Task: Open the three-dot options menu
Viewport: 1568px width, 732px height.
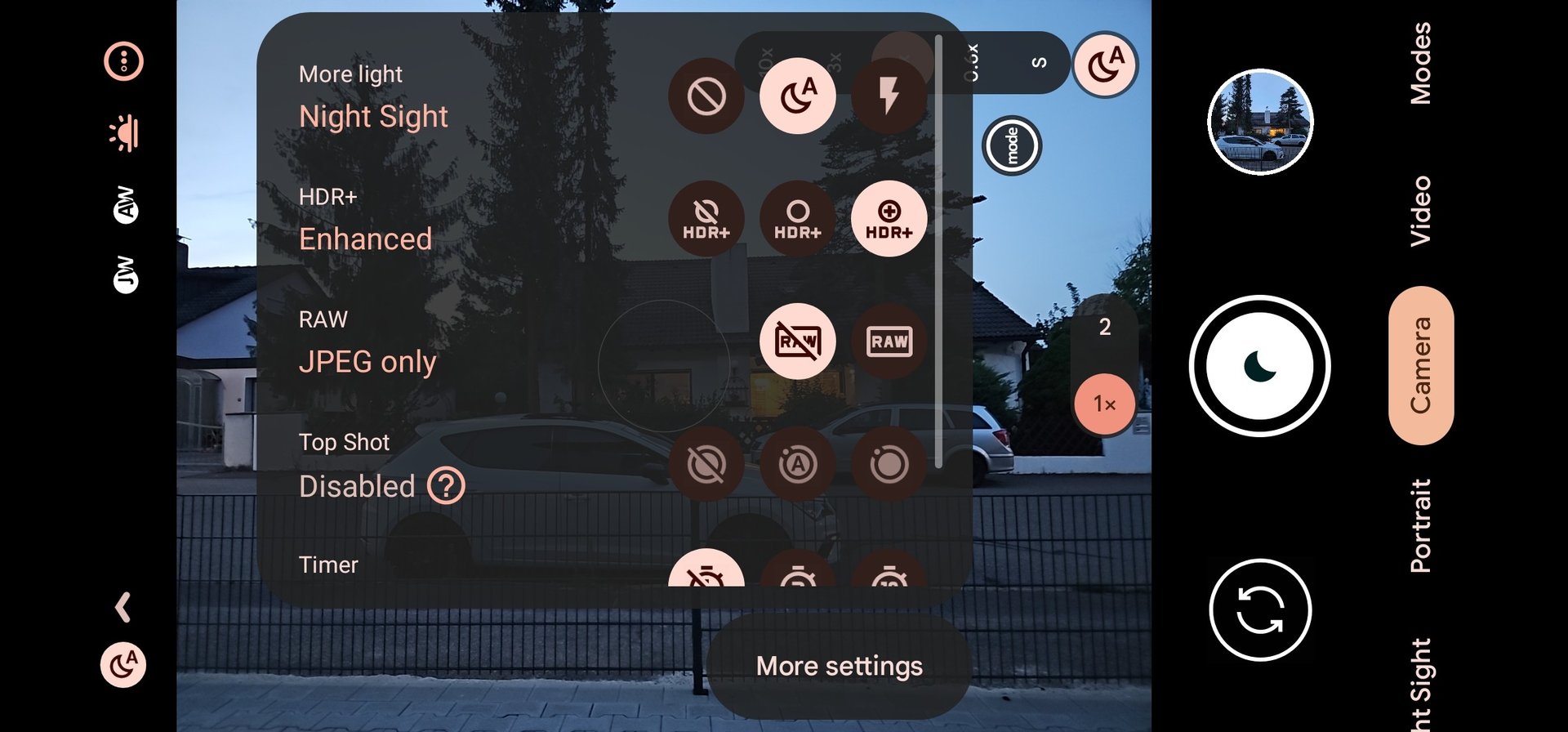Action: coord(123,61)
